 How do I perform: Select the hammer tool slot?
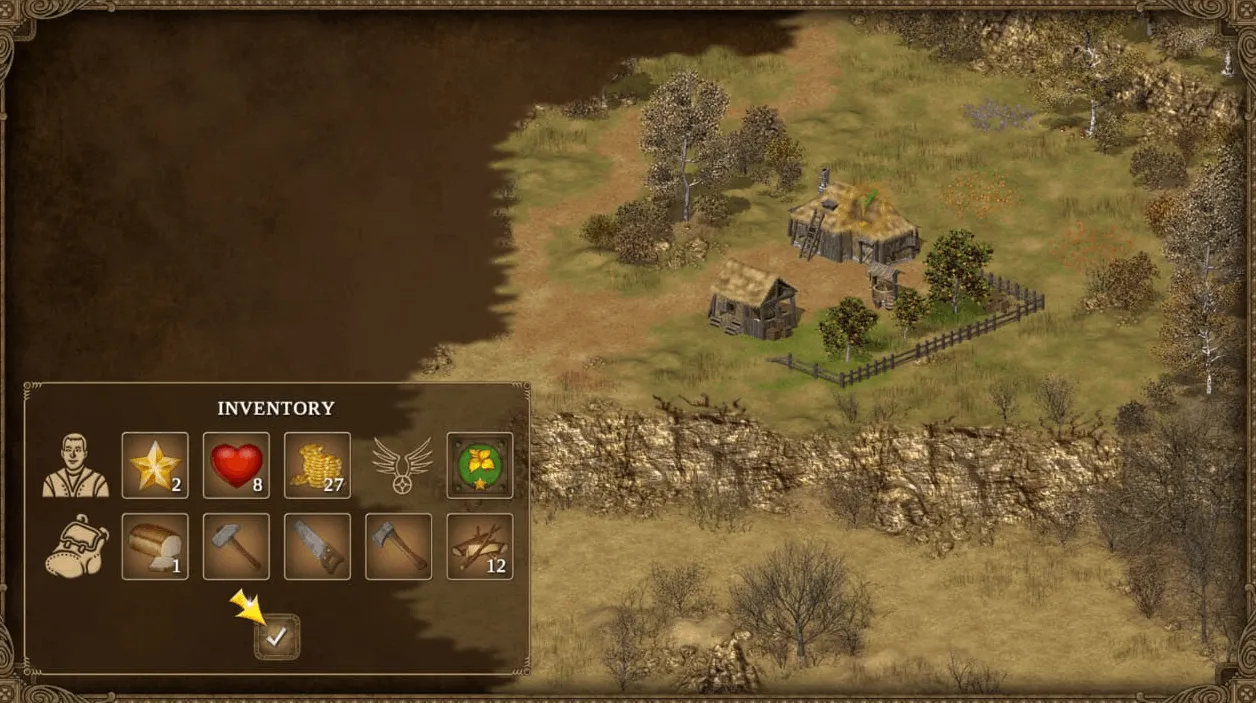(236, 546)
